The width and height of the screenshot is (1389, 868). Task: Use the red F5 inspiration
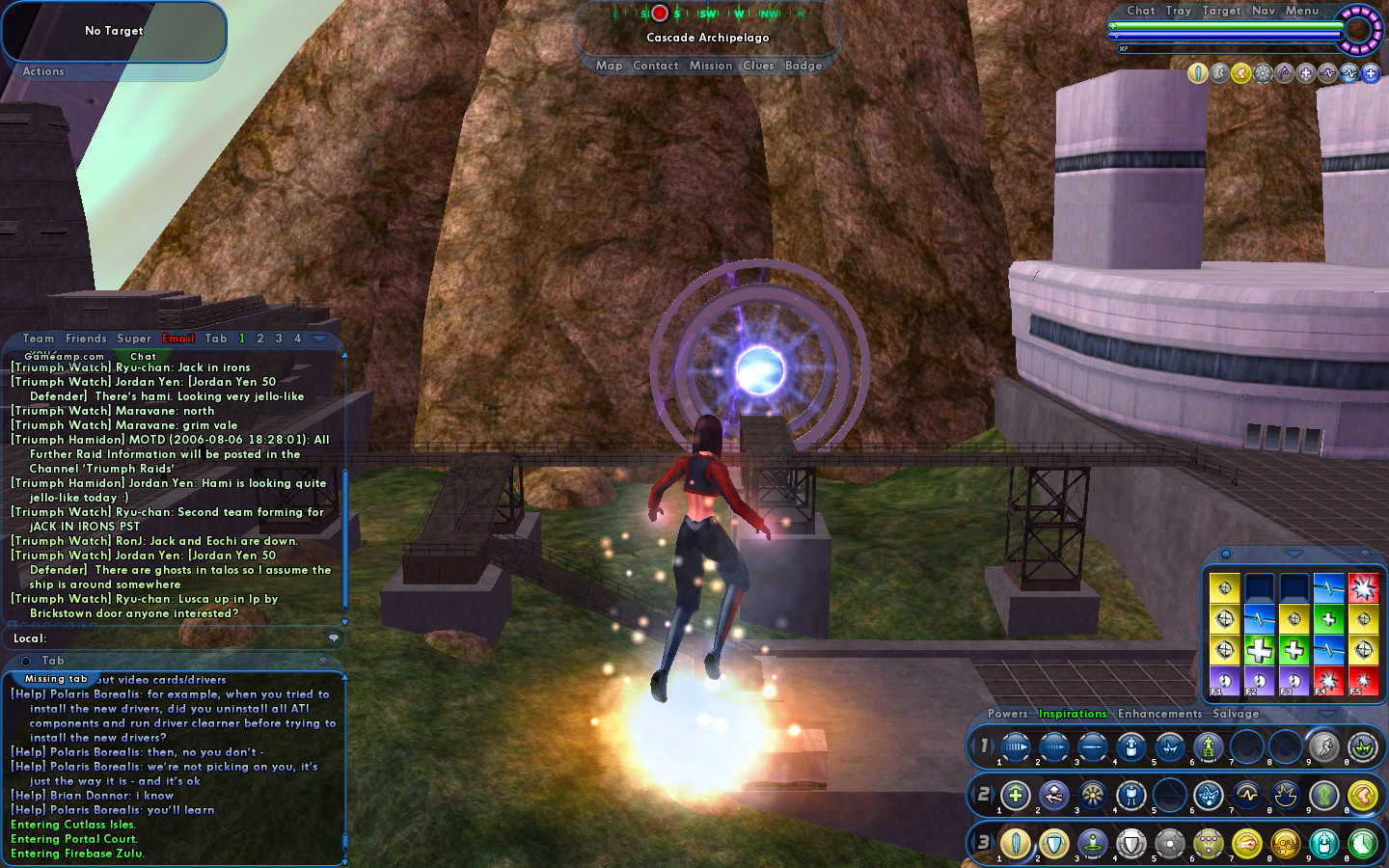coord(1363,681)
